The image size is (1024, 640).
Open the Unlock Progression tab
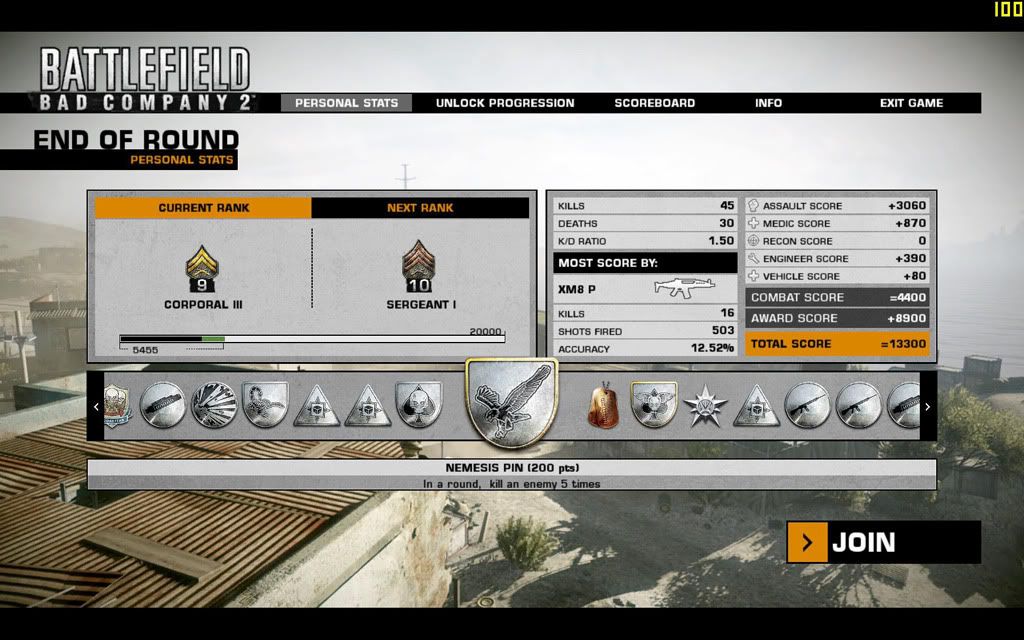click(x=505, y=103)
